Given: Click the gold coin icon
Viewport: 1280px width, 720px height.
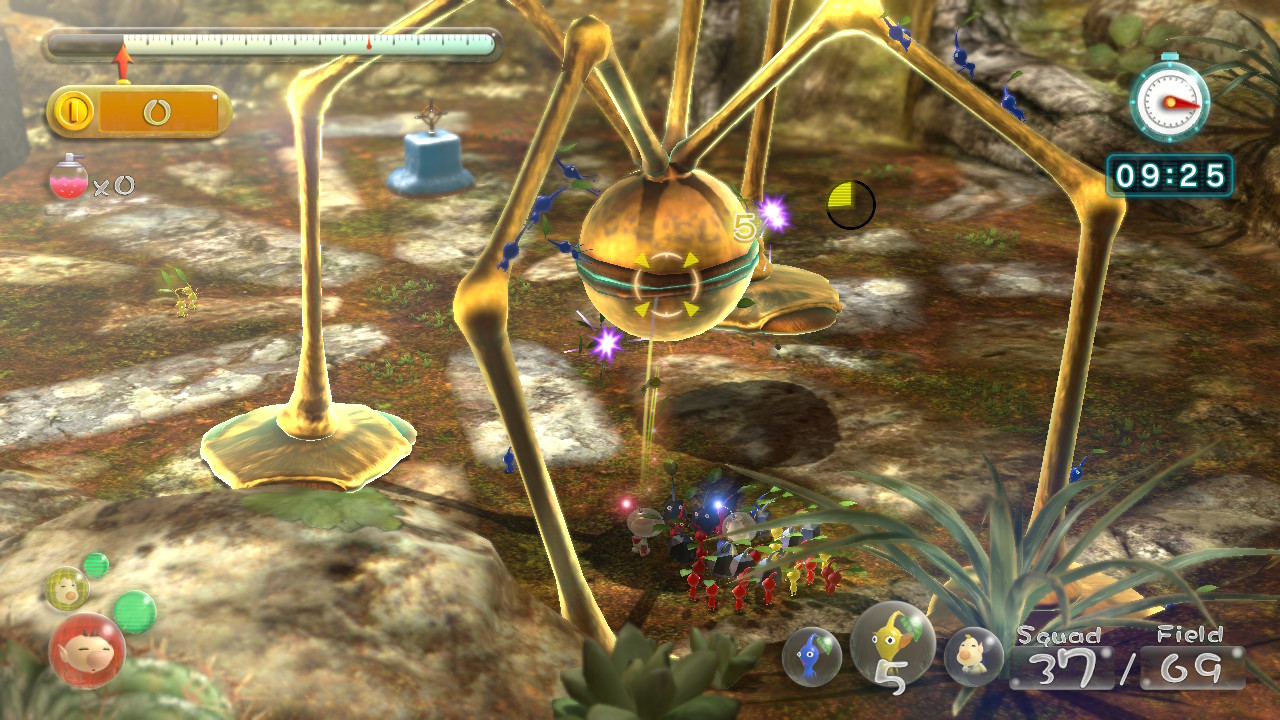Looking at the screenshot, I should (x=74, y=112).
